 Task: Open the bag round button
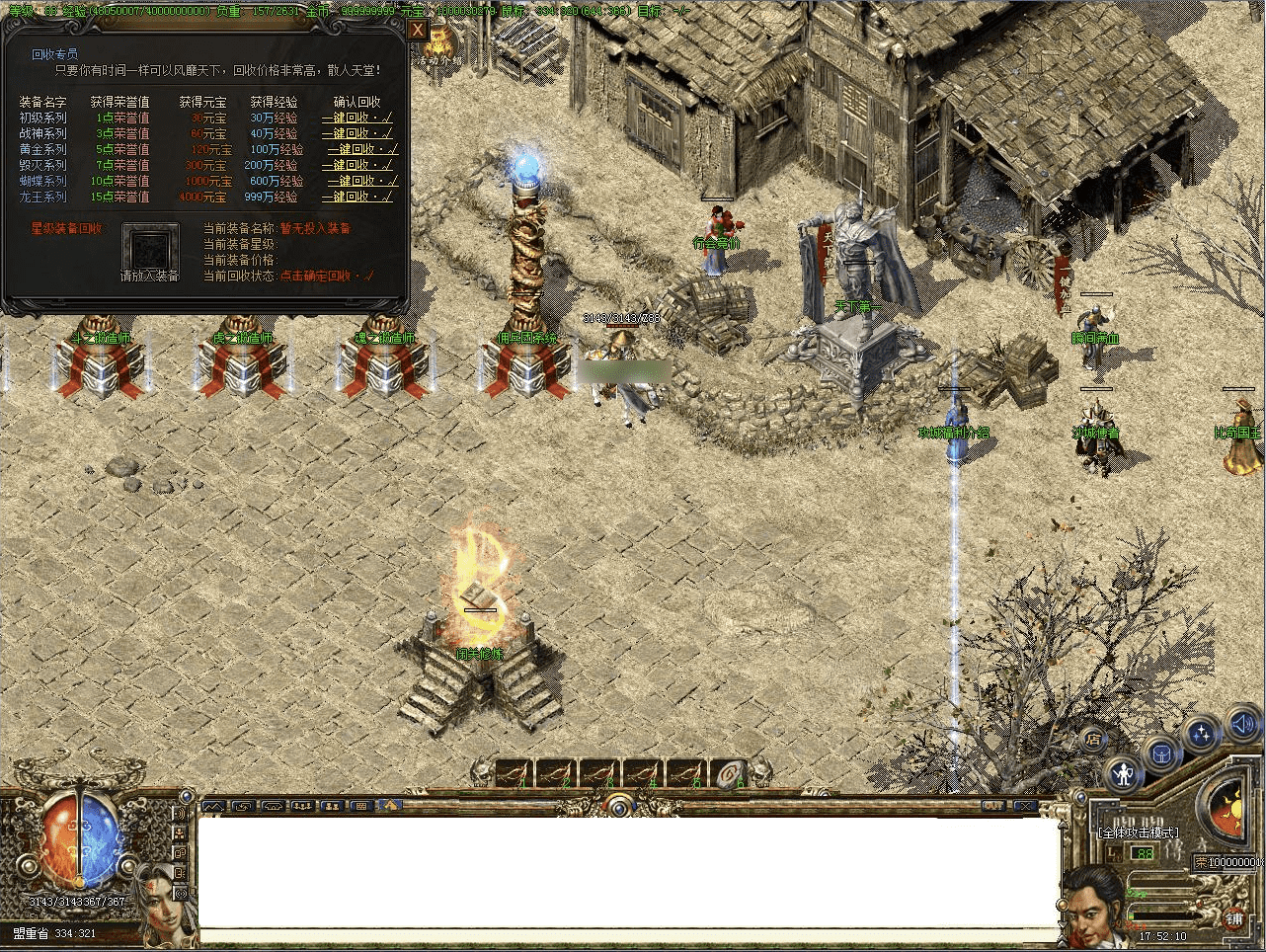tap(1162, 754)
